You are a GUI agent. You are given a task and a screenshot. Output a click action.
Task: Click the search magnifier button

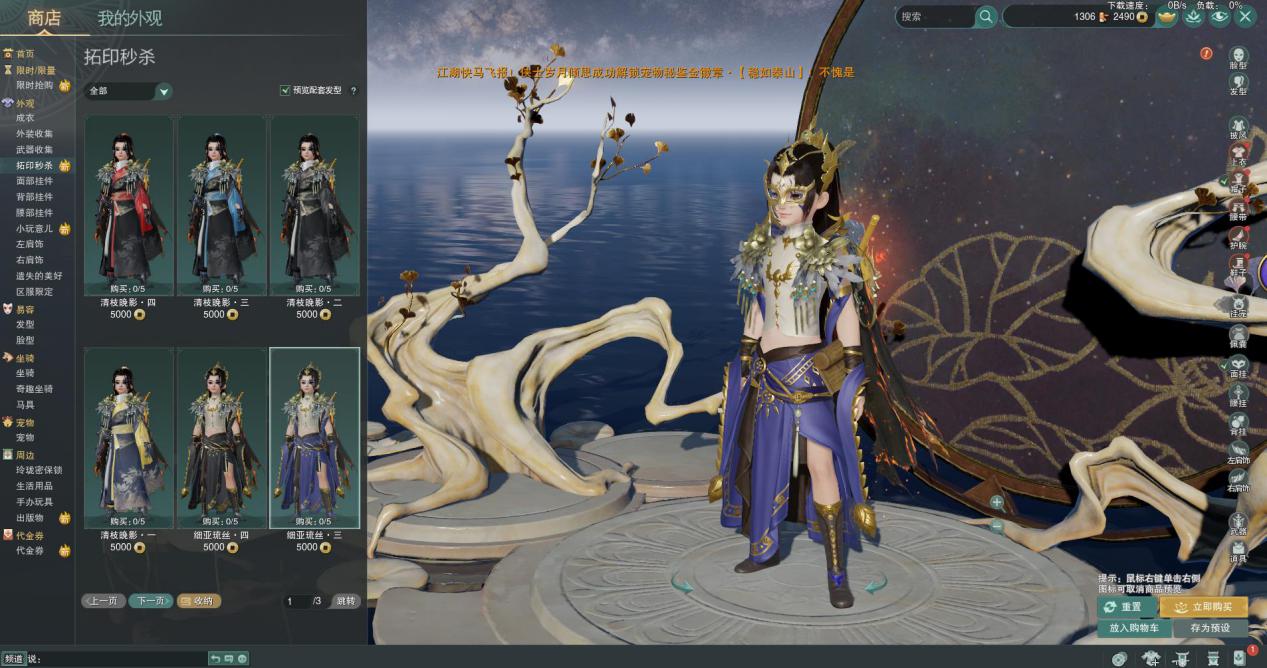click(x=986, y=17)
